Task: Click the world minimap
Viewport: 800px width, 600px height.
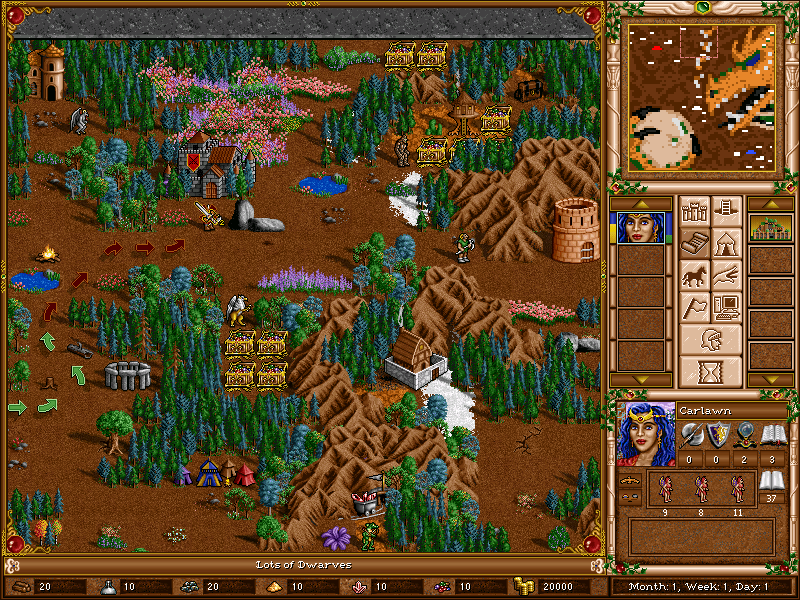Action: point(701,98)
